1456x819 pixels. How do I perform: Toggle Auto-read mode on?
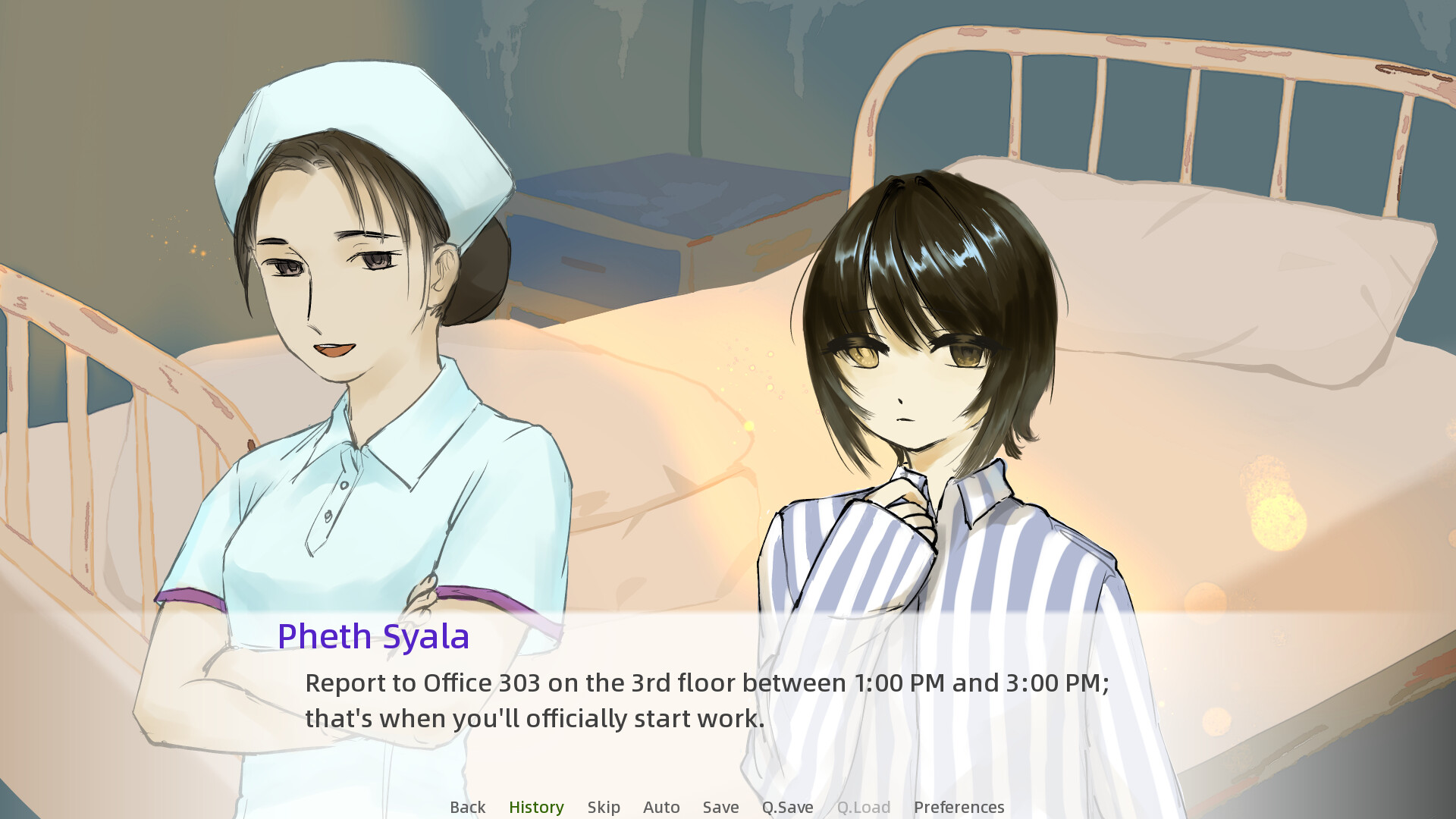[x=661, y=807]
